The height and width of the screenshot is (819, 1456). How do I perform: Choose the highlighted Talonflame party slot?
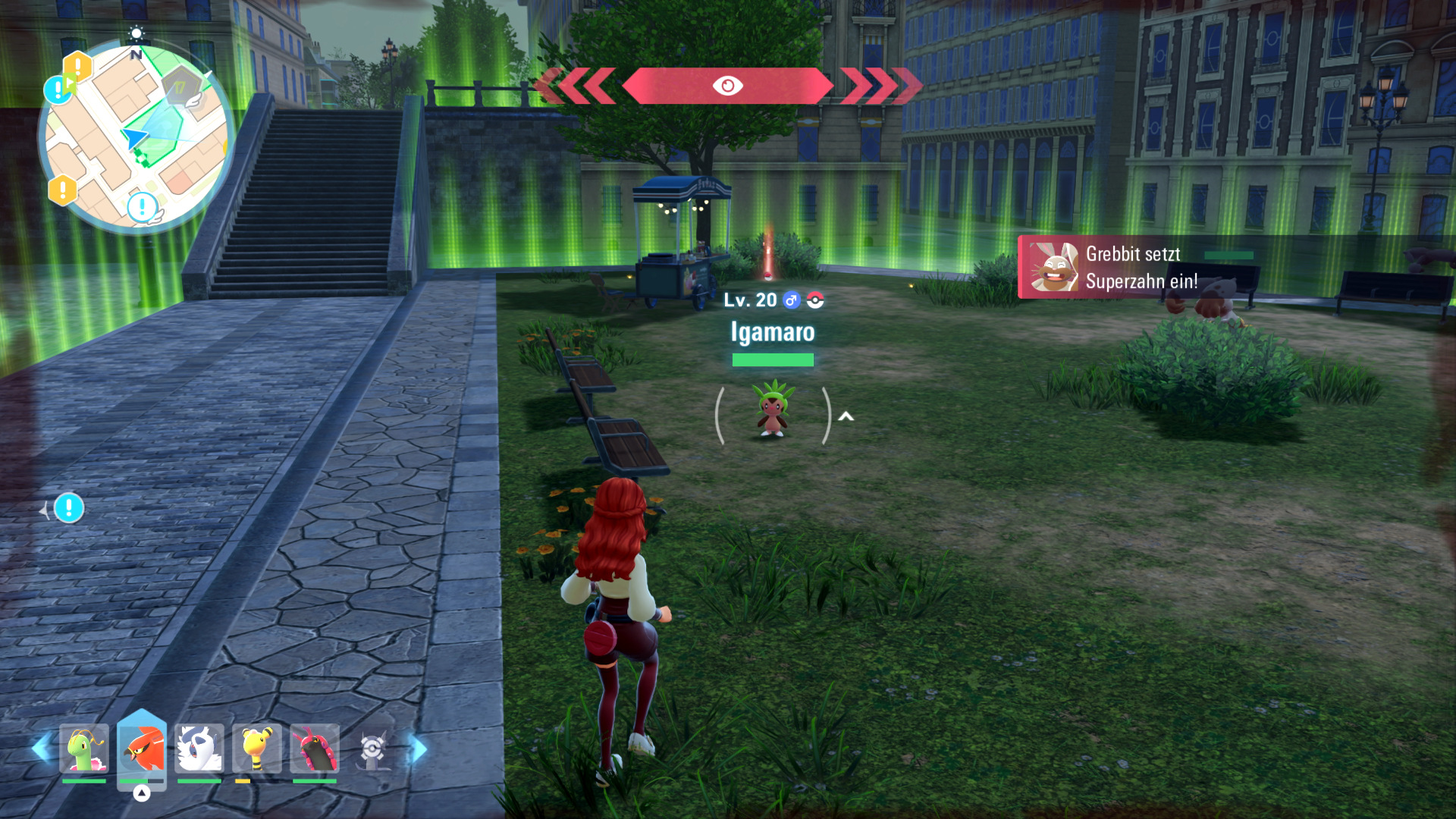[x=142, y=748]
